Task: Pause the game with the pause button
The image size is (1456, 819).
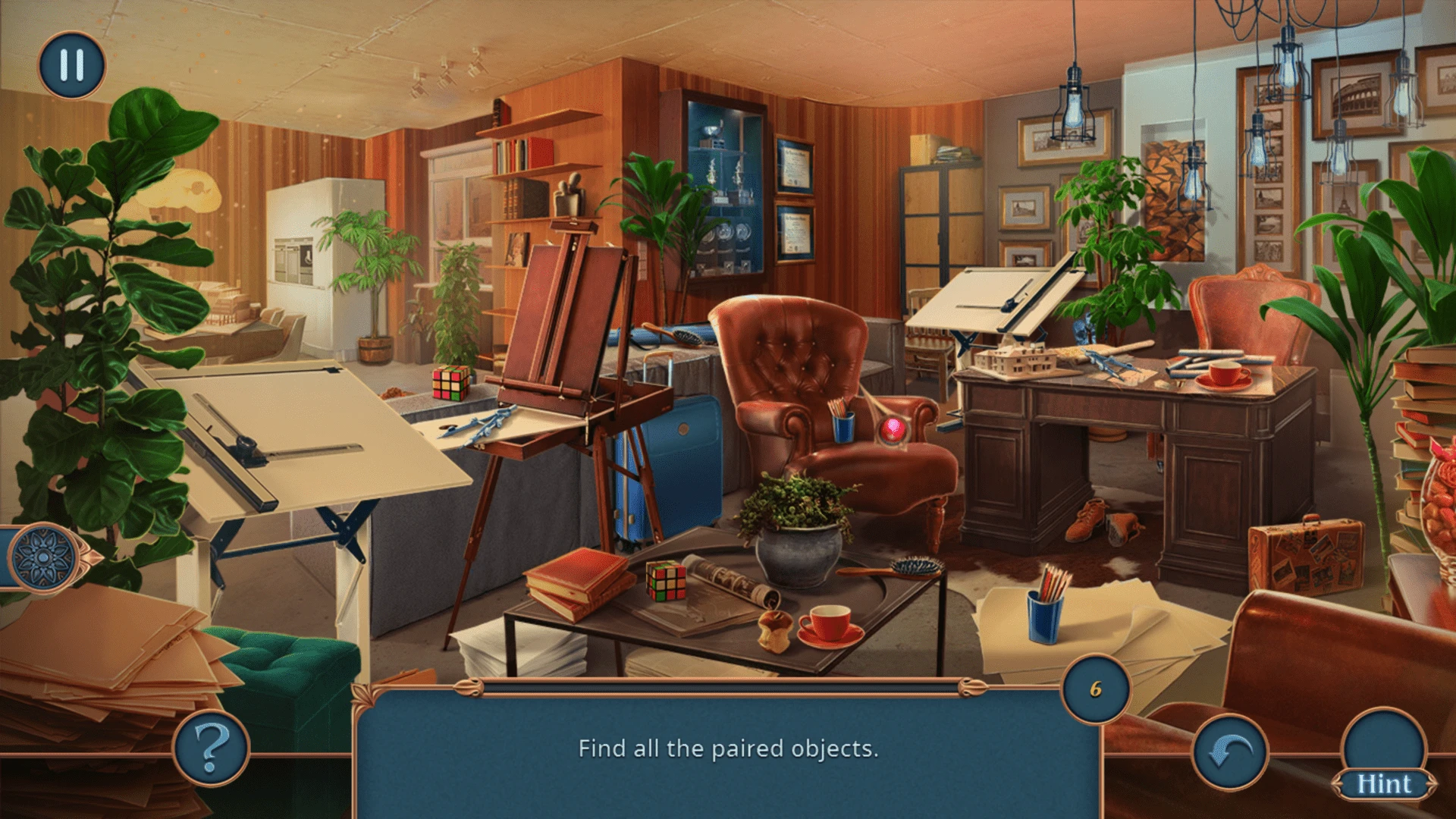Action: [x=71, y=65]
